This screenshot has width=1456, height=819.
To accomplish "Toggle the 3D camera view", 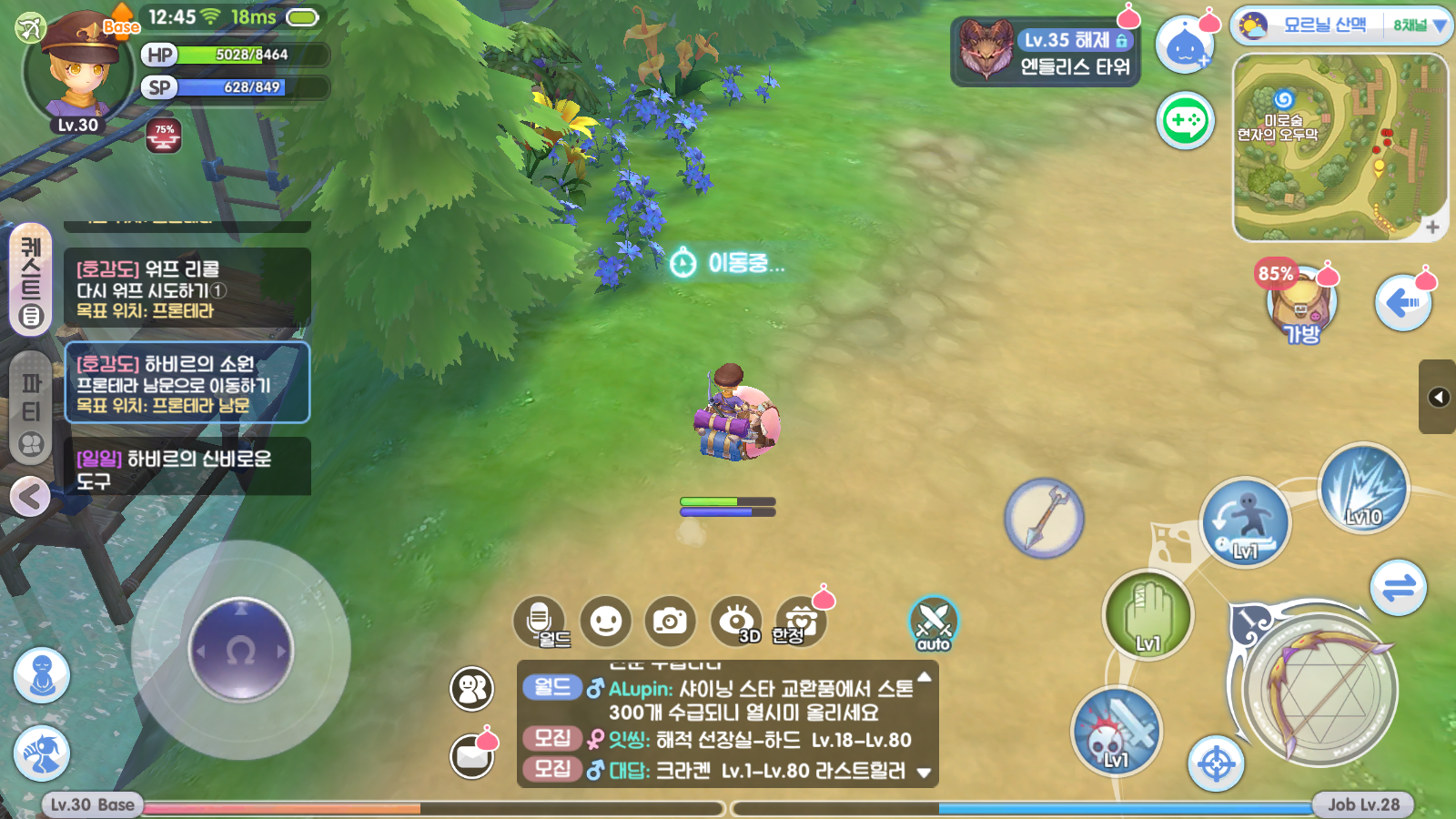I will pos(736,622).
